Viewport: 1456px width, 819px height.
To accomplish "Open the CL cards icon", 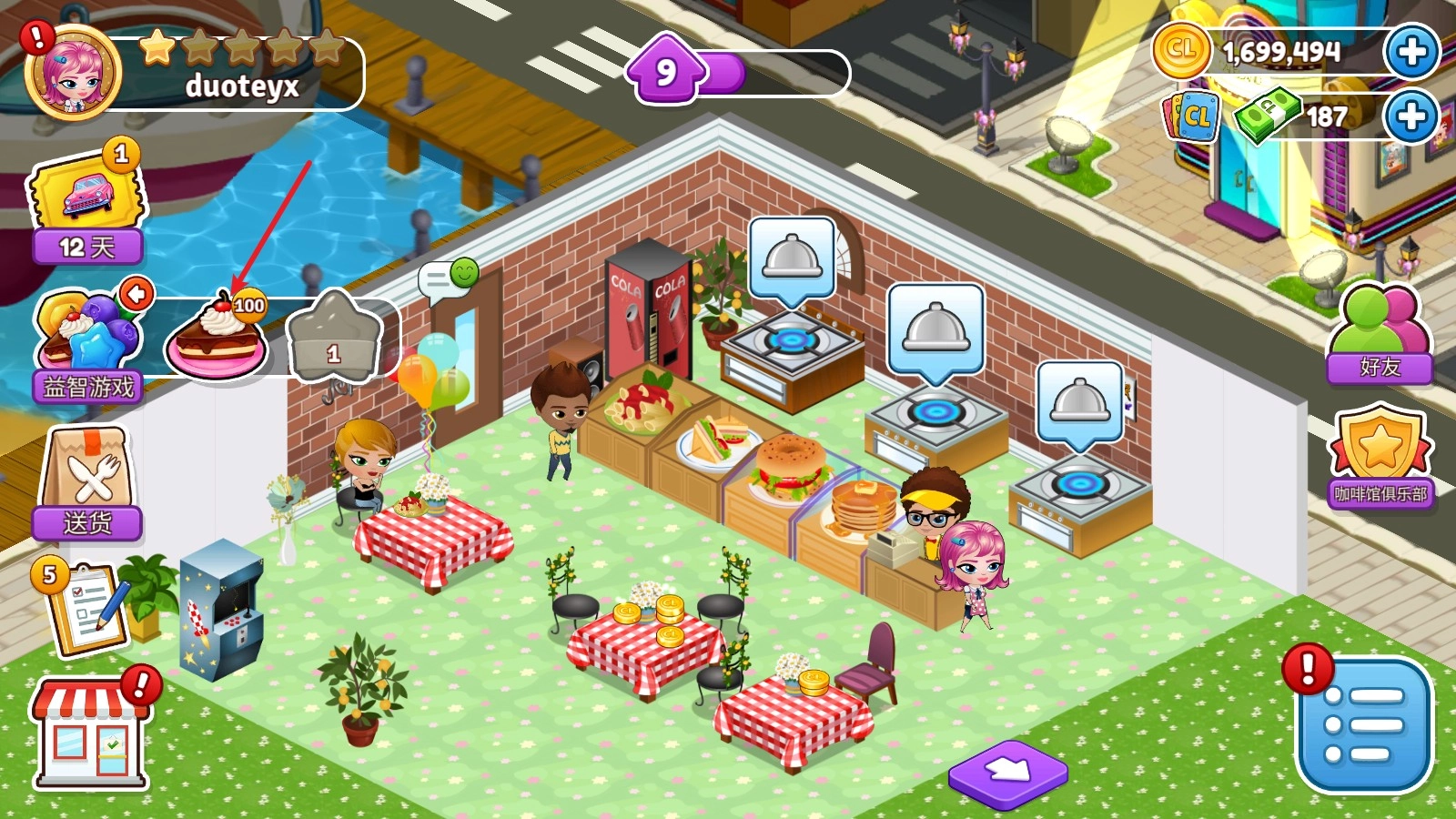I will (x=1191, y=116).
